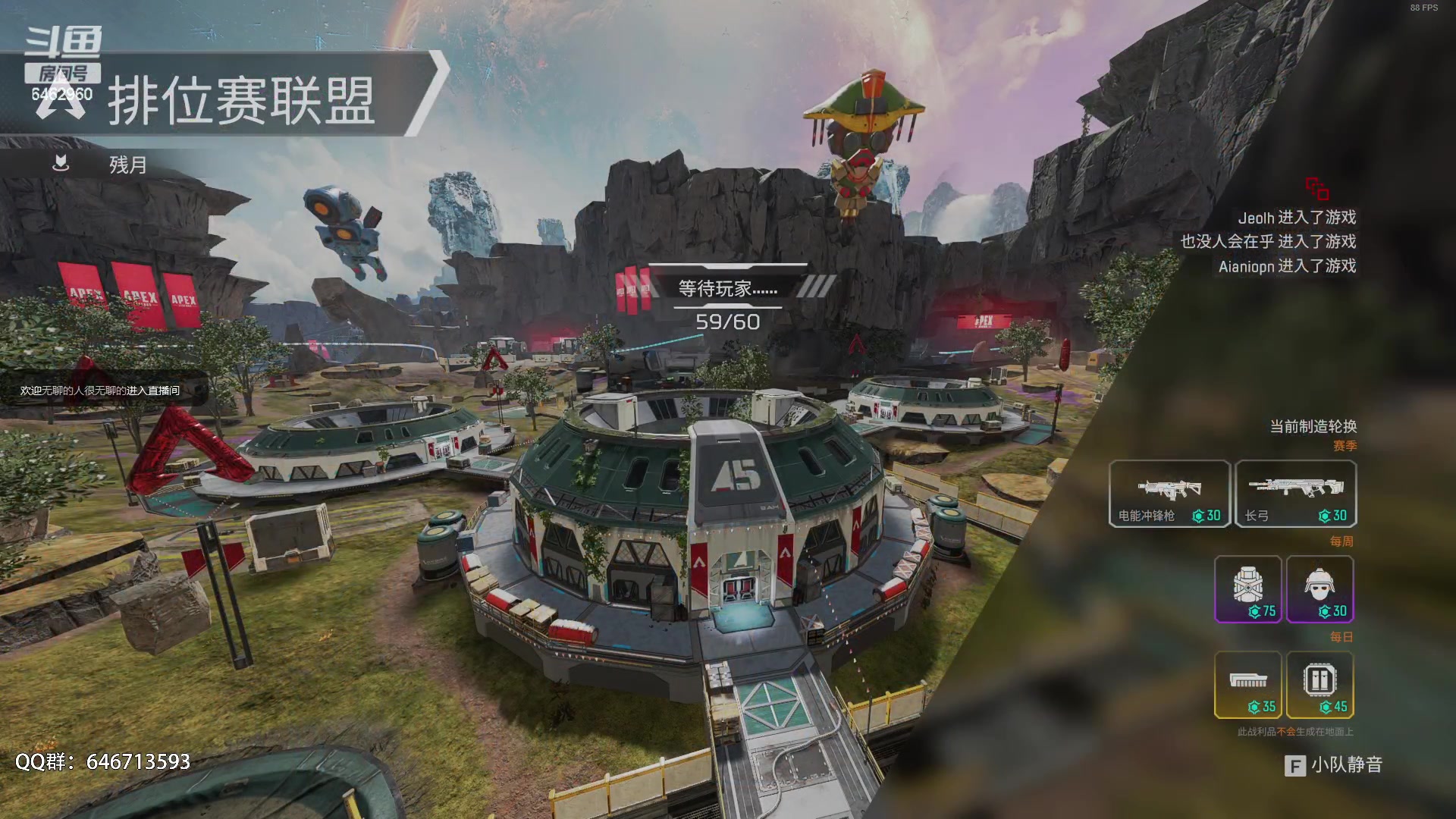Pick the purple backpack crafting item
This screenshot has height=819, width=1456.
point(1247,589)
